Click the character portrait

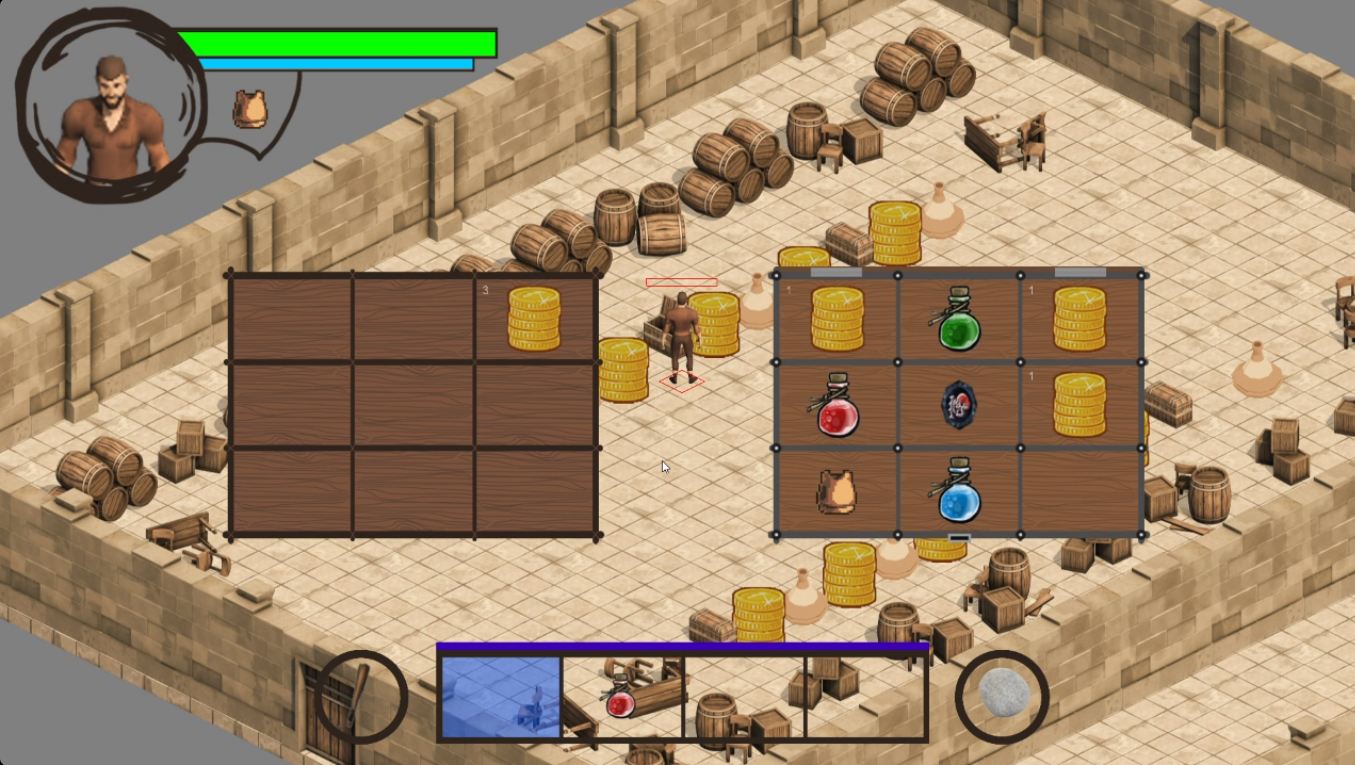click(111, 116)
